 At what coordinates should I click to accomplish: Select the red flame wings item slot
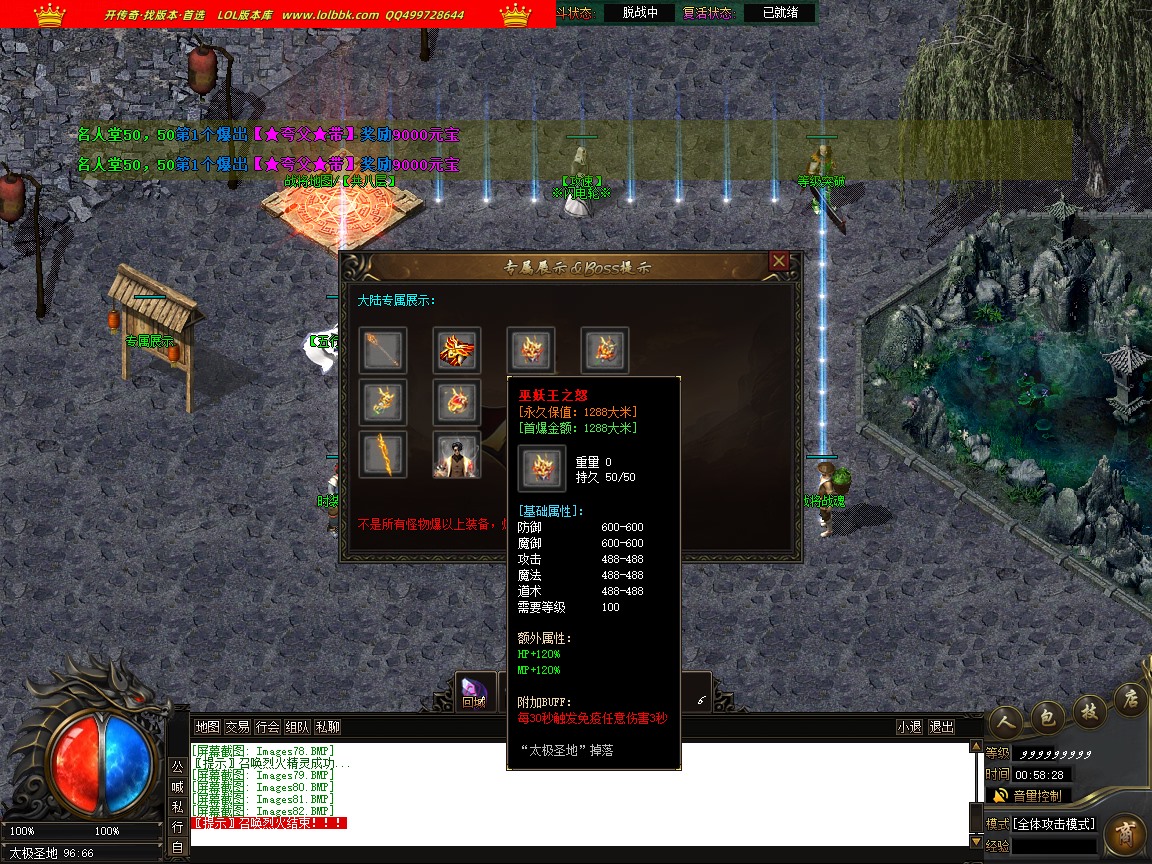[457, 351]
